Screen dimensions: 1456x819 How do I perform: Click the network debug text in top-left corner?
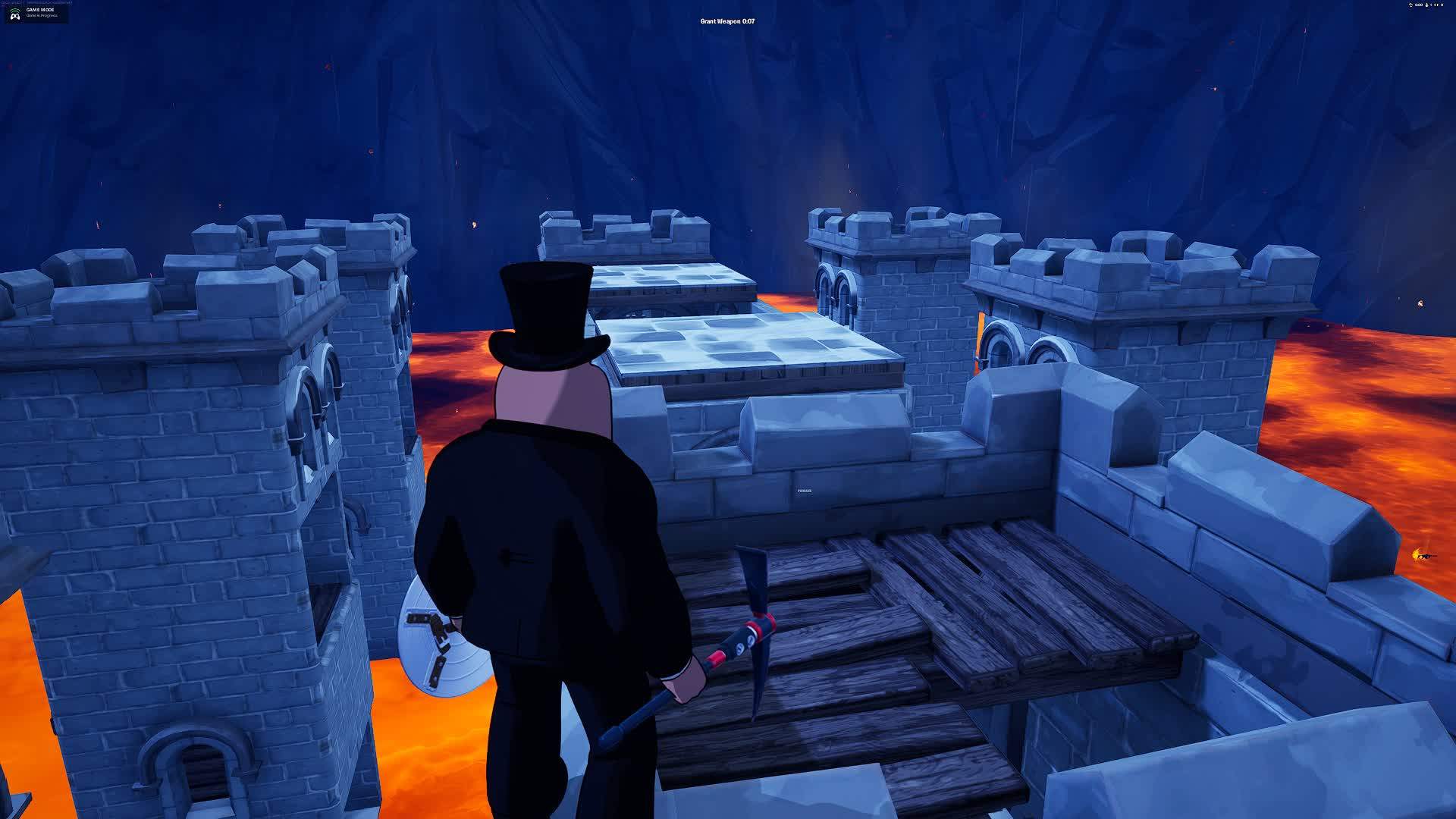click(38, 2)
